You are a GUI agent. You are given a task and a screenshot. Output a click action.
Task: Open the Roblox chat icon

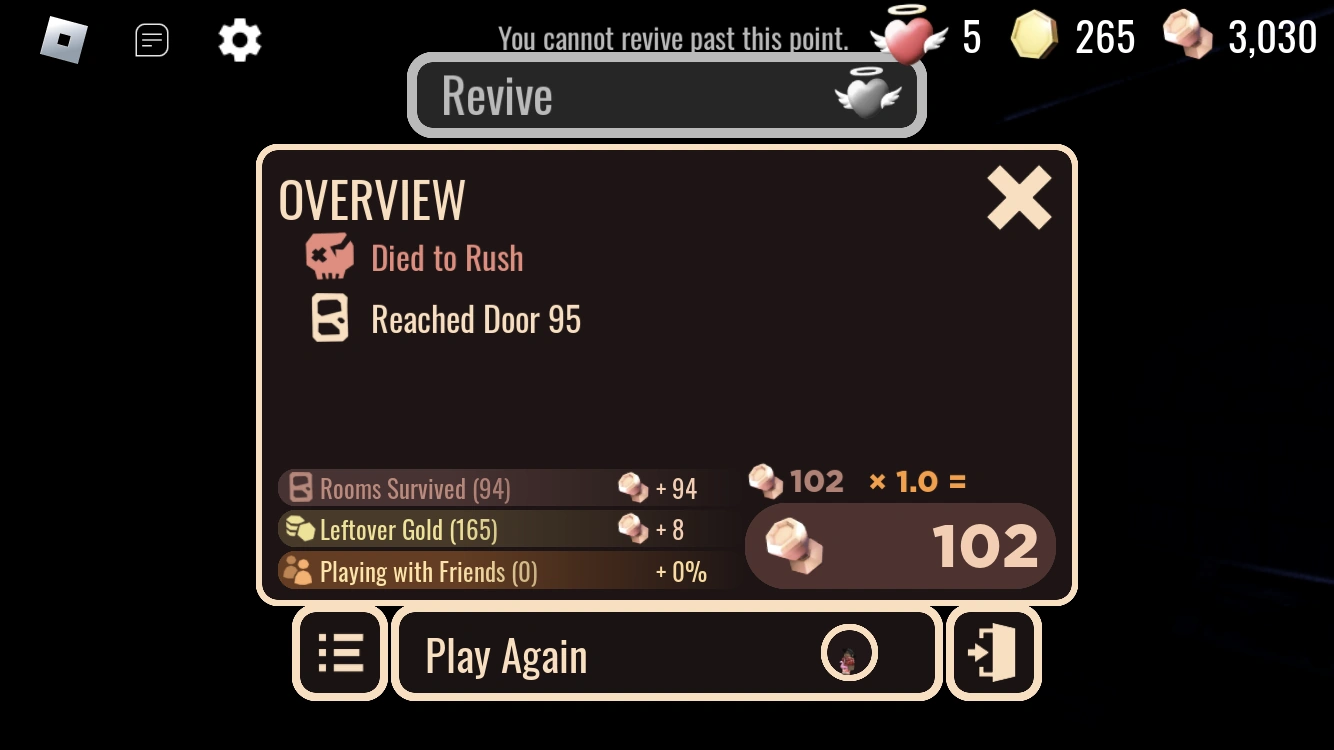pos(152,40)
